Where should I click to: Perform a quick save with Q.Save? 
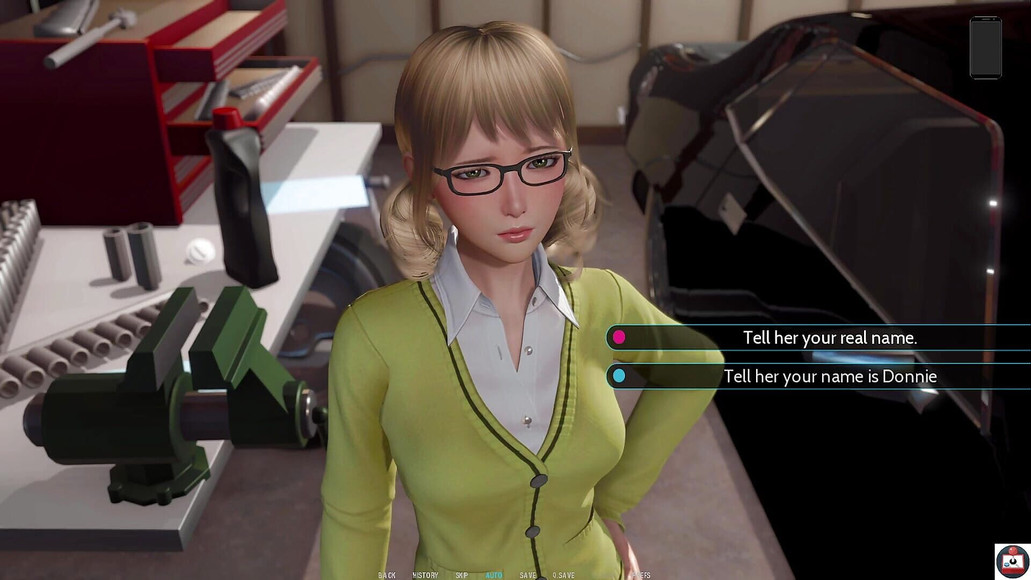566,575
